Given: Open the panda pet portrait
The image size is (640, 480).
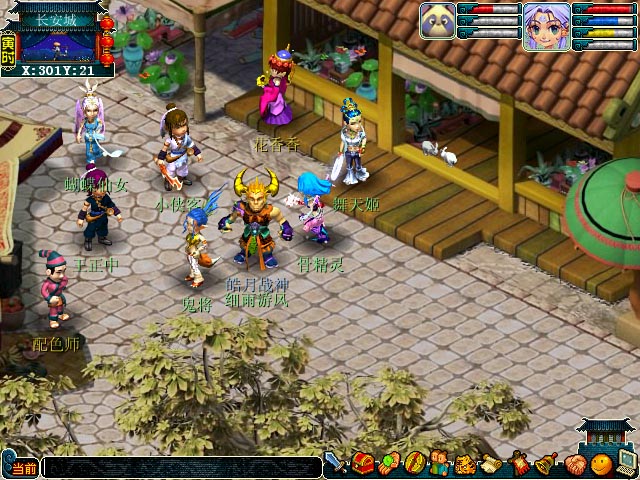Looking at the screenshot, I should point(438,20).
